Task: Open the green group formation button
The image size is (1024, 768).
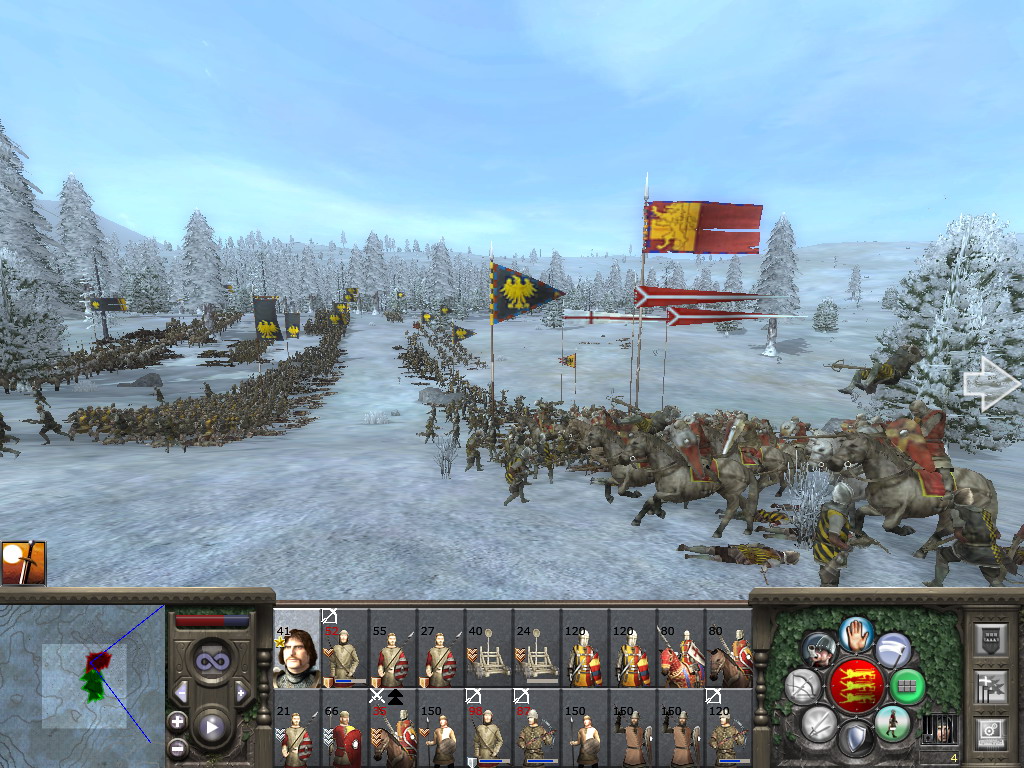Action: [x=906, y=687]
